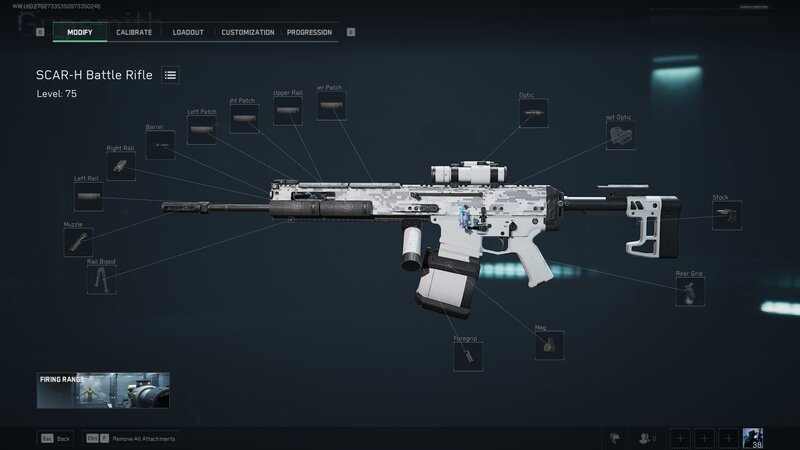
Task: Click the Right Rail attachment slot
Action: tap(121, 166)
